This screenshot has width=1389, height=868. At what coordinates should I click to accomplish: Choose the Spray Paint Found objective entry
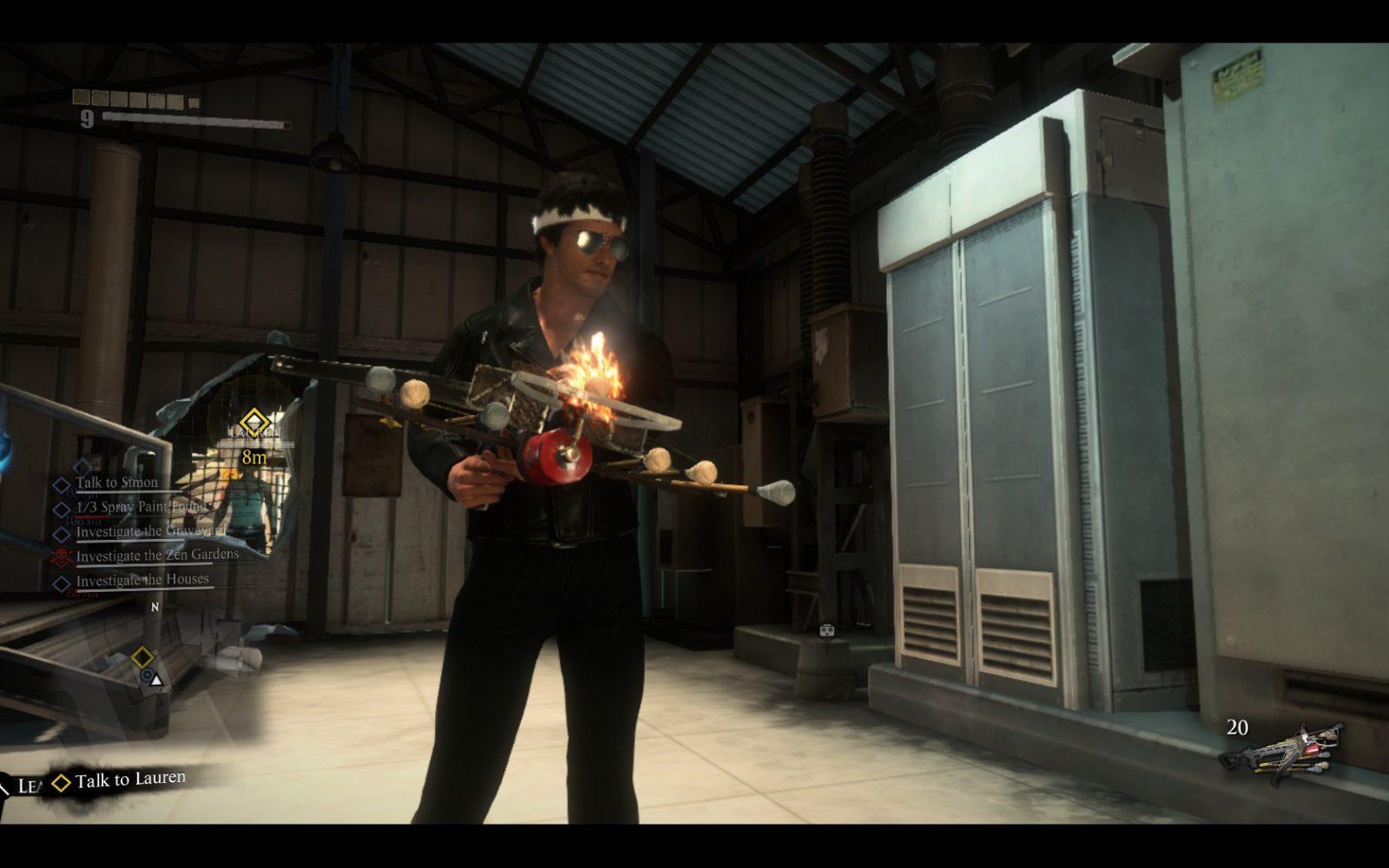point(141,507)
